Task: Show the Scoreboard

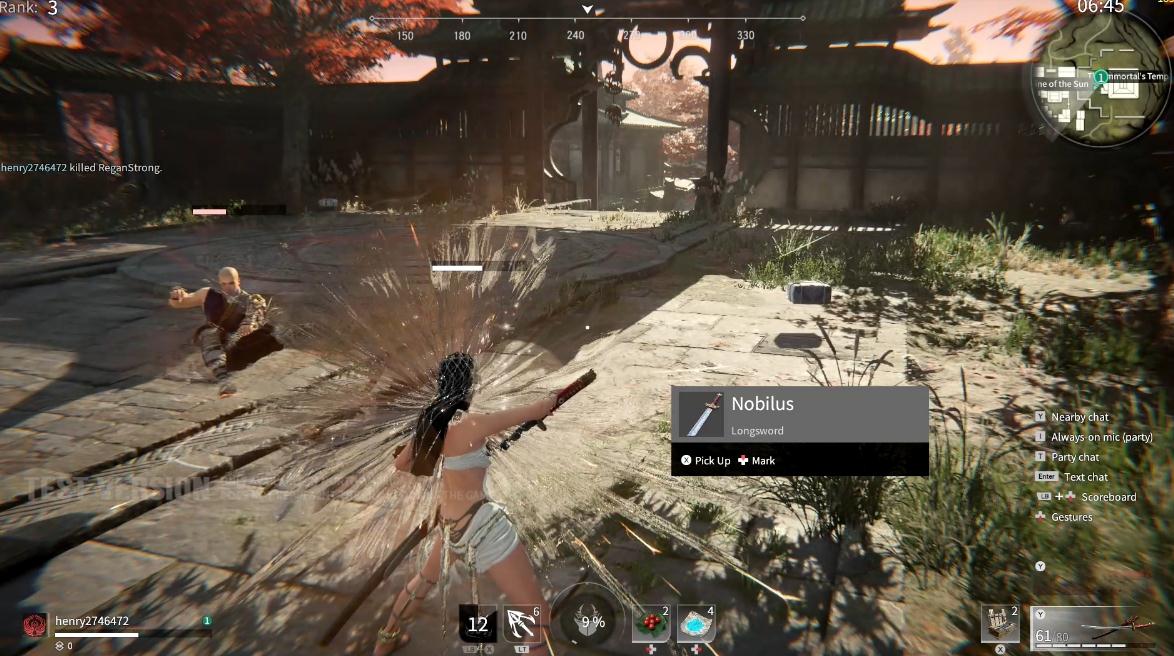Action: point(1107,497)
